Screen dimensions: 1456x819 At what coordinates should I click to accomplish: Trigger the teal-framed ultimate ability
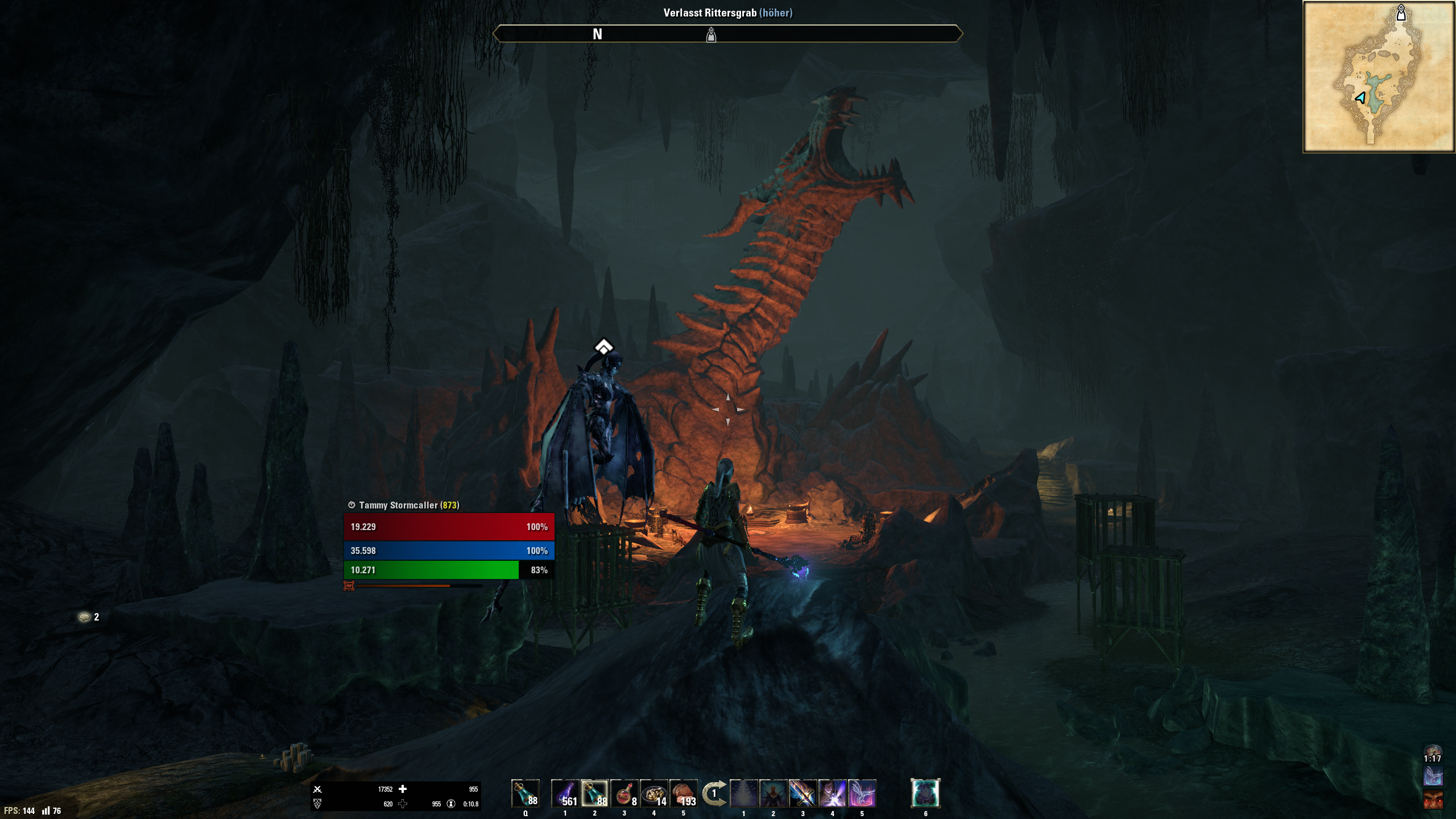(925, 793)
